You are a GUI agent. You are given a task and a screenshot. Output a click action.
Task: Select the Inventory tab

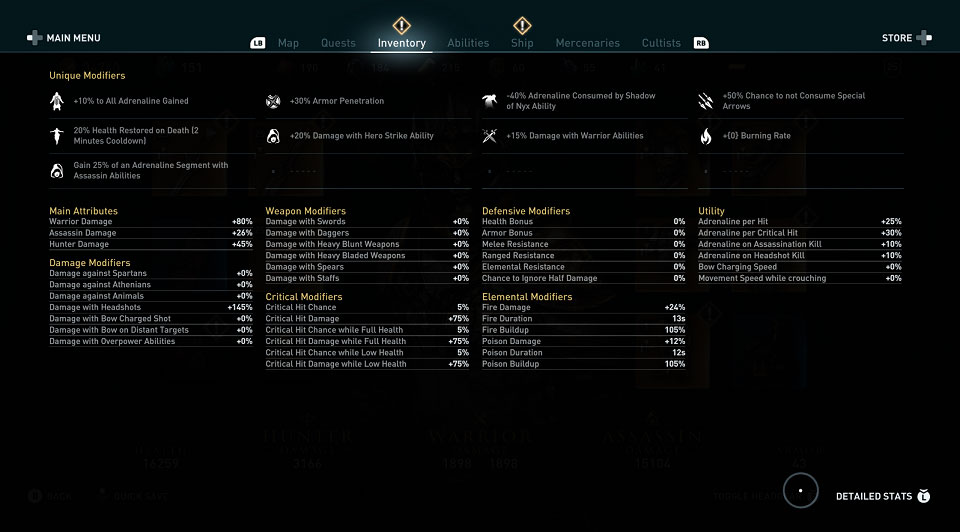(401, 43)
